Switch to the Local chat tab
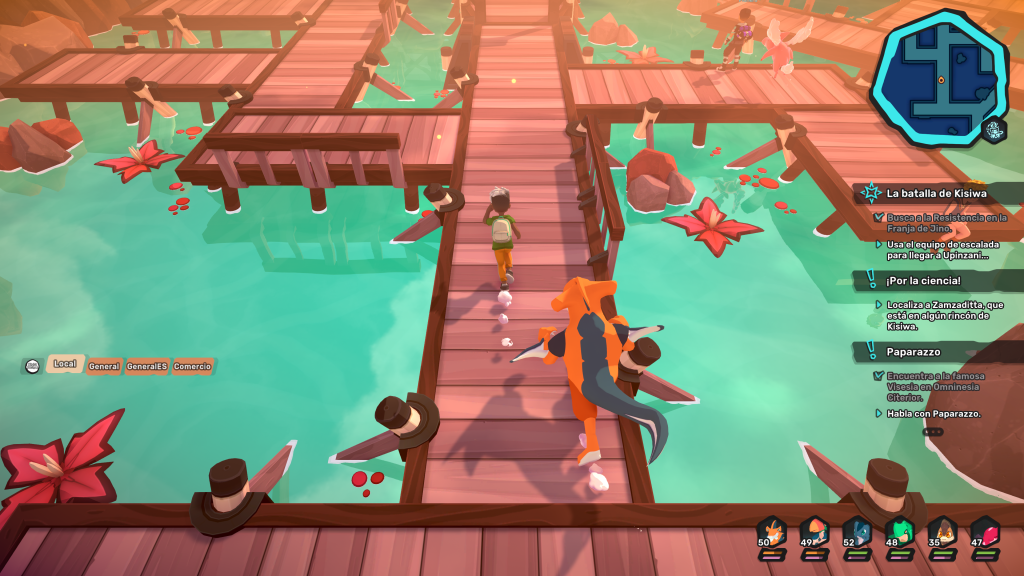Viewport: 1024px width, 576px height. pos(64,365)
